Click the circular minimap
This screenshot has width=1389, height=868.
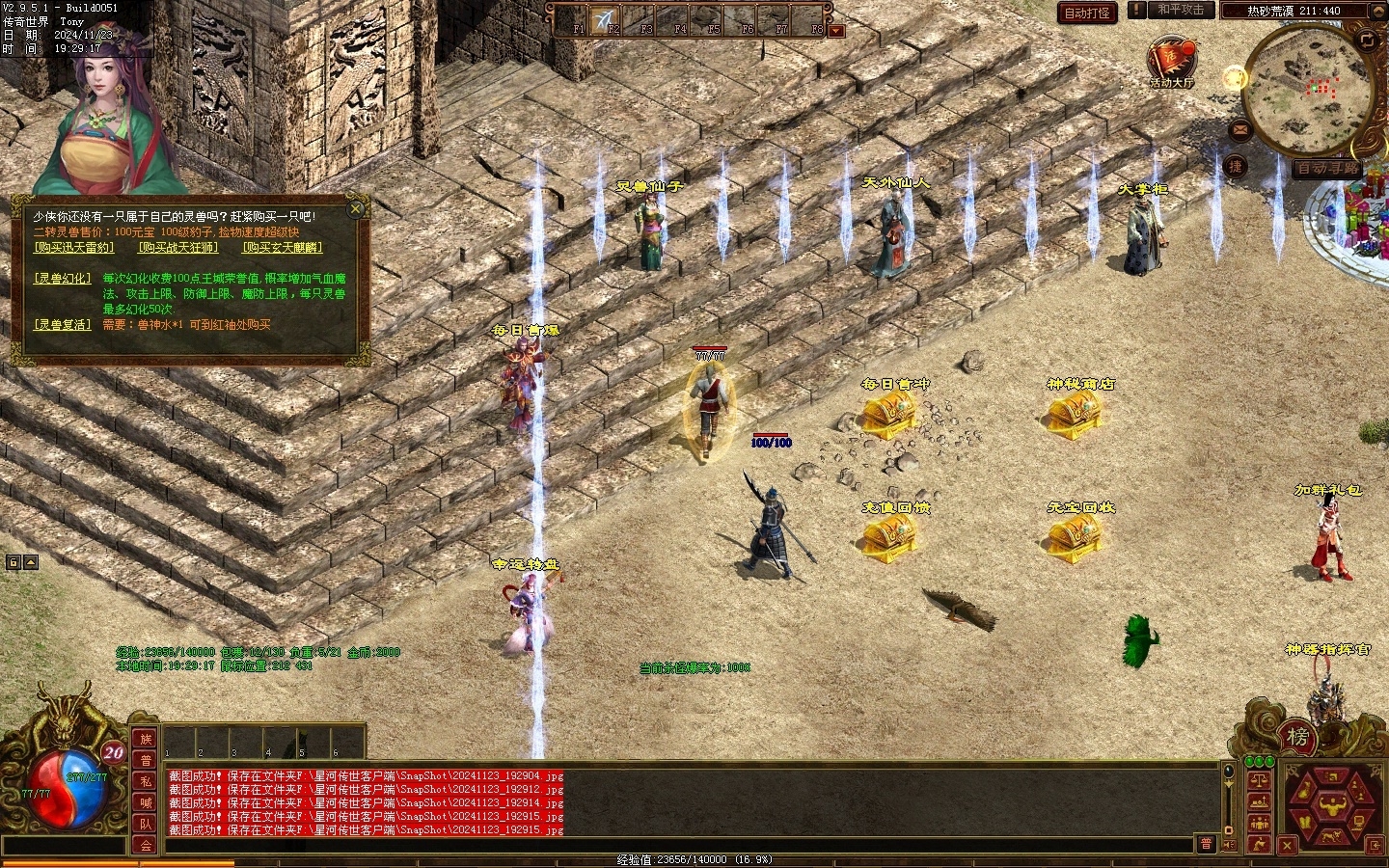[x=1306, y=89]
